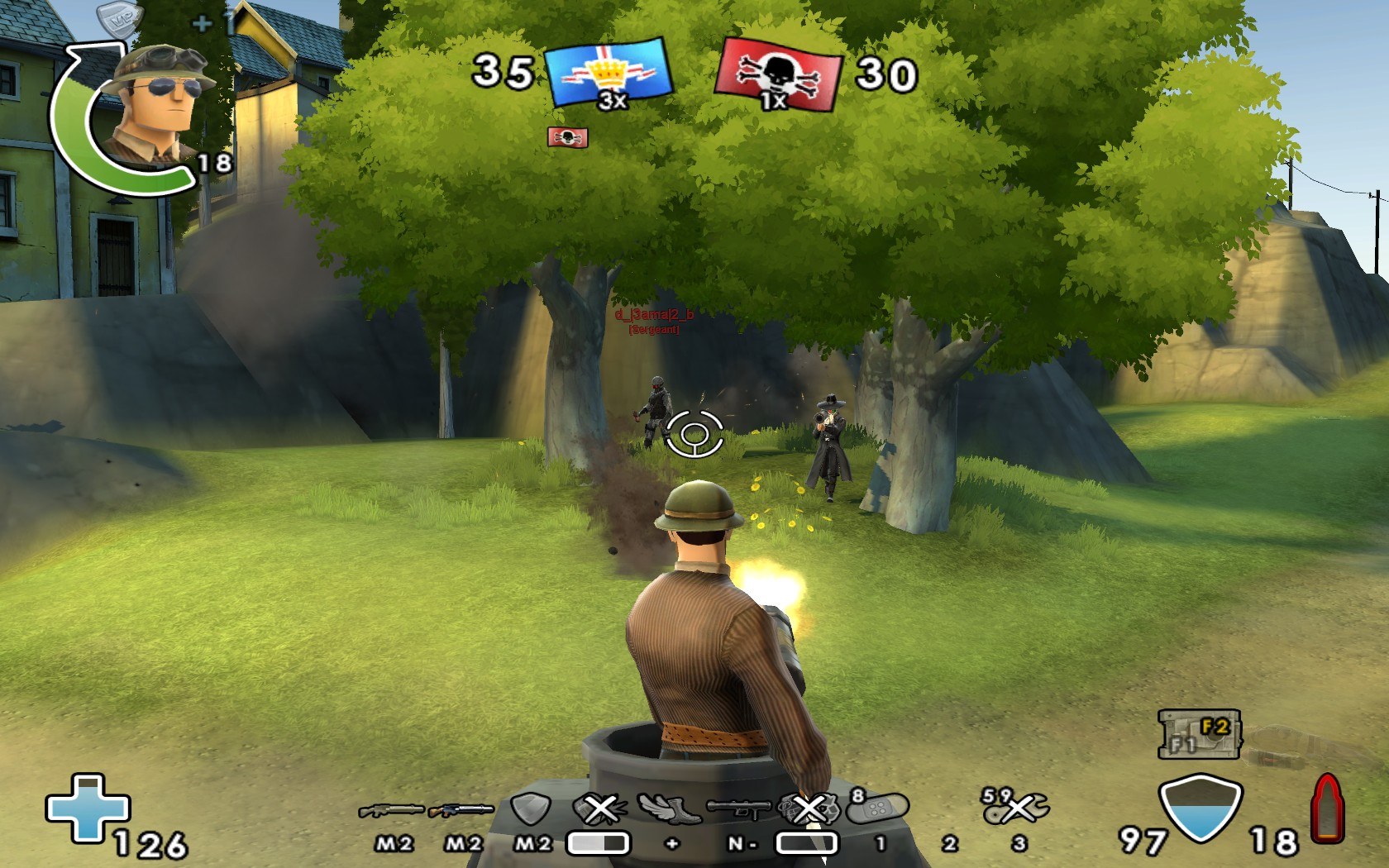Screen dimensions: 1389x868
Task: Click the tank seat indicator showing F1 and F2
Action: click(x=1198, y=735)
